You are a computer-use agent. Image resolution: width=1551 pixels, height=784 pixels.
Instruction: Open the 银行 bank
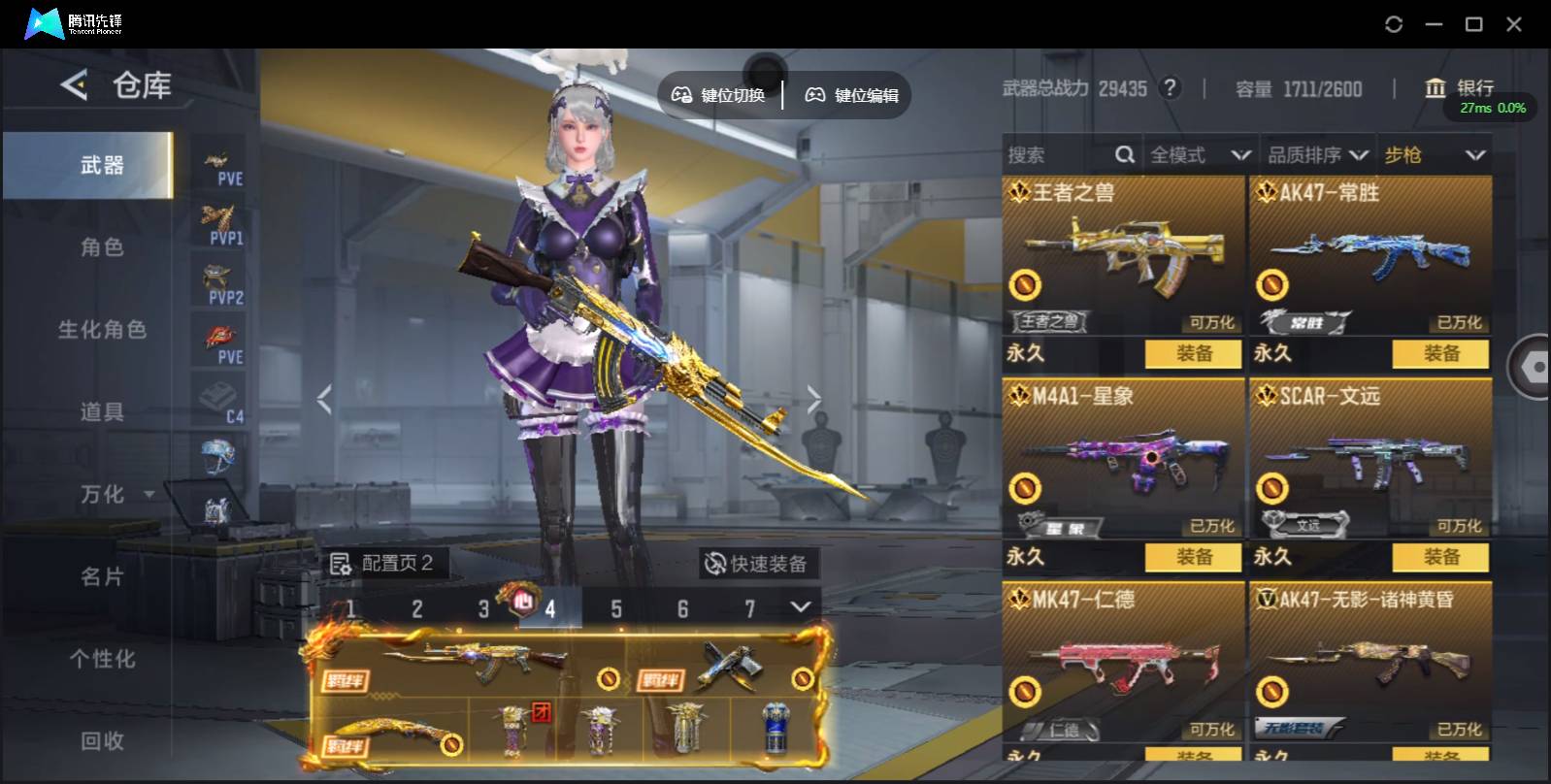click(1460, 88)
